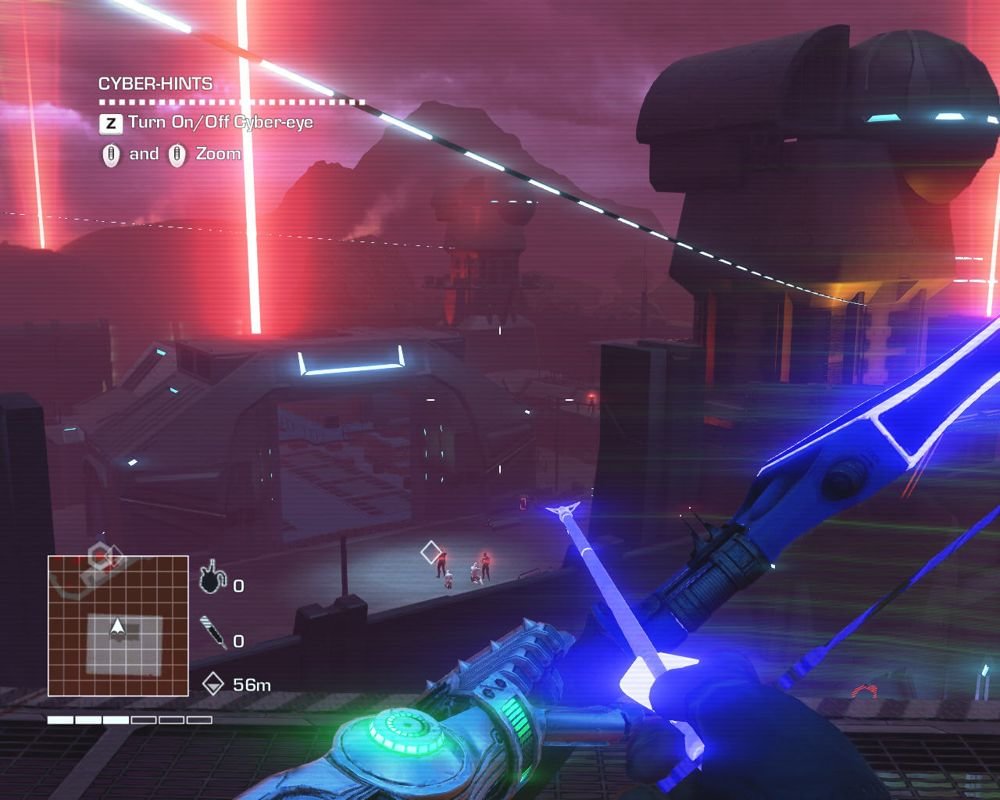Viewport: 1000px width, 800px height.
Task: Click the minimap grid
Action: pyautogui.click(x=118, y=626)
